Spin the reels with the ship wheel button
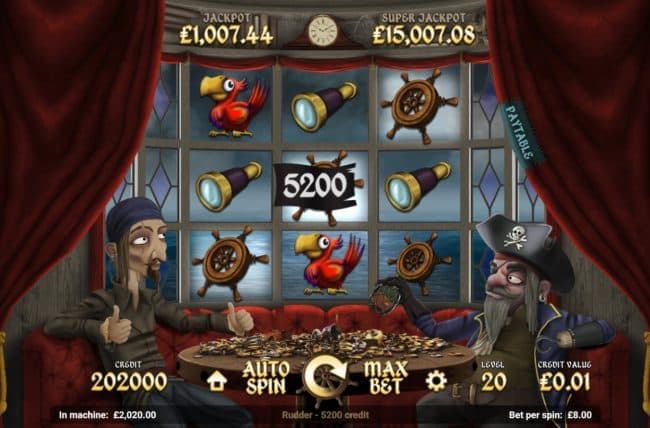Image resolution: width=650 pixels, height=428 pixels. coord(324,379)
